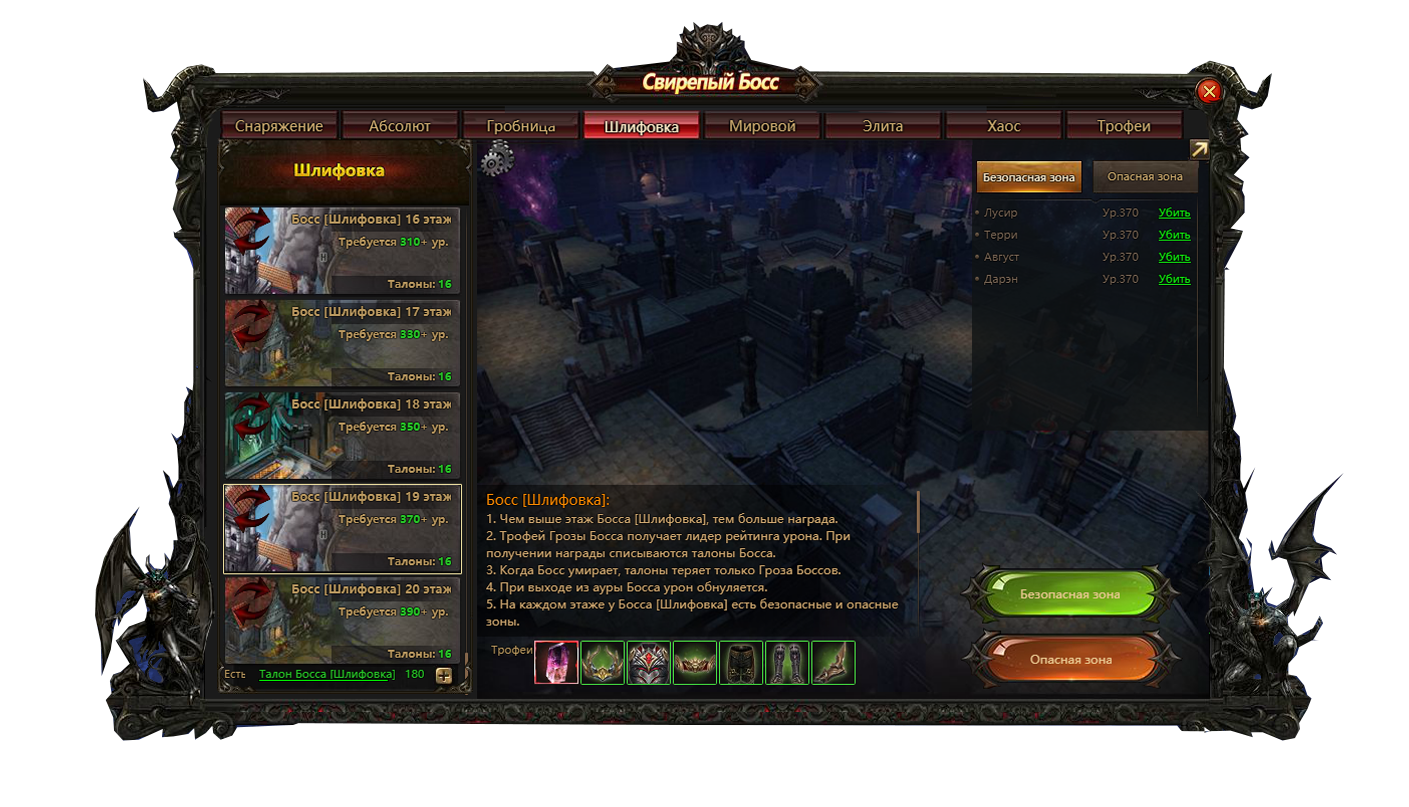Click Убить next to Лусир

(x=1174, y=213)
